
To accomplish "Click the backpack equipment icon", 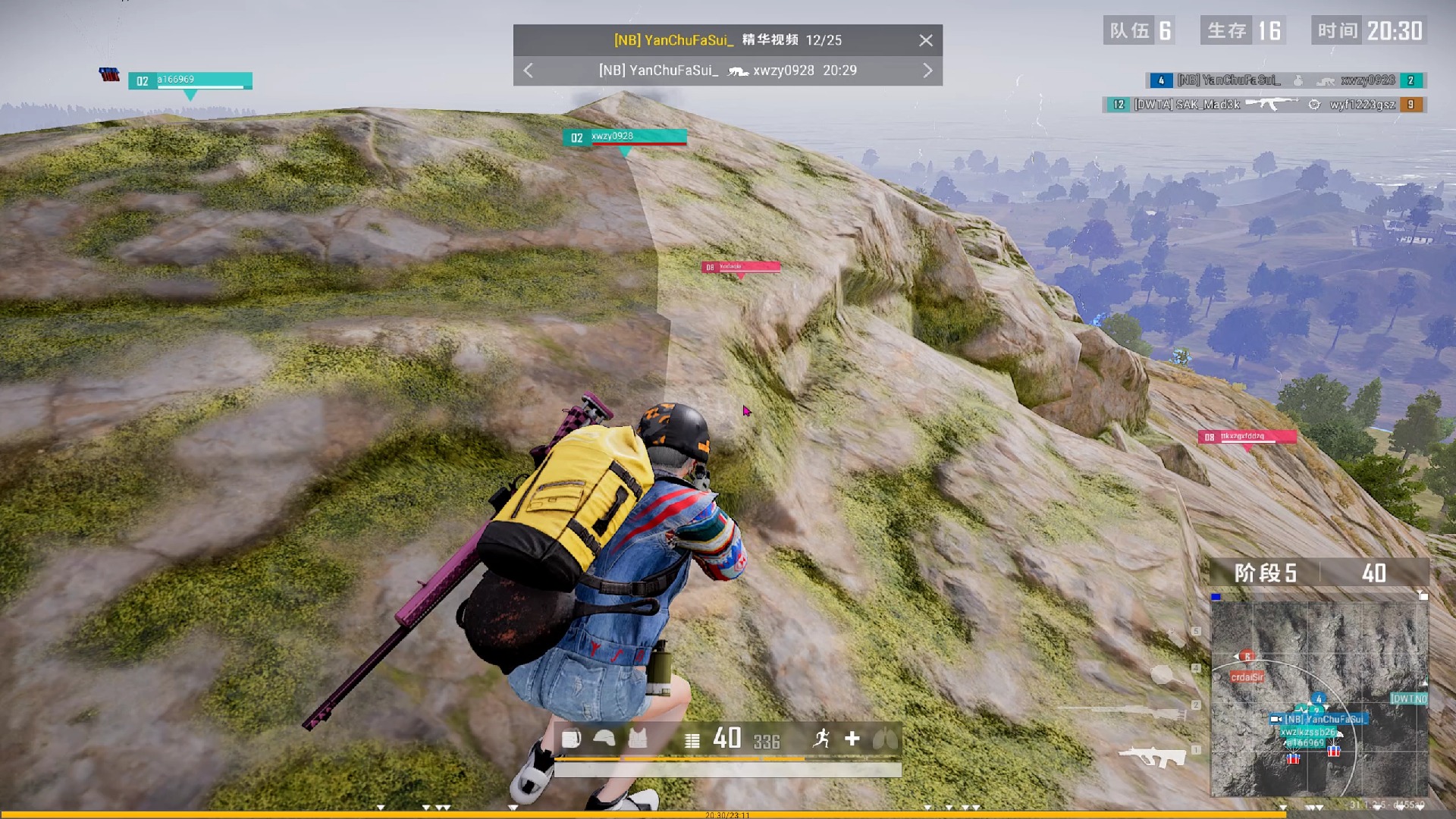I will (571, 739).
